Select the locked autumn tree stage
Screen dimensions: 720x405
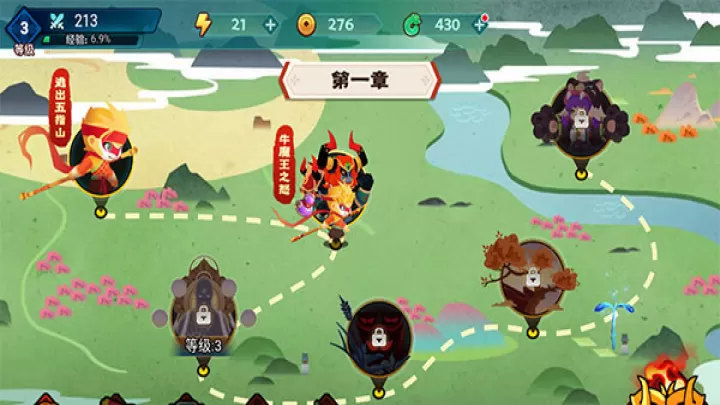coord(530,278)
